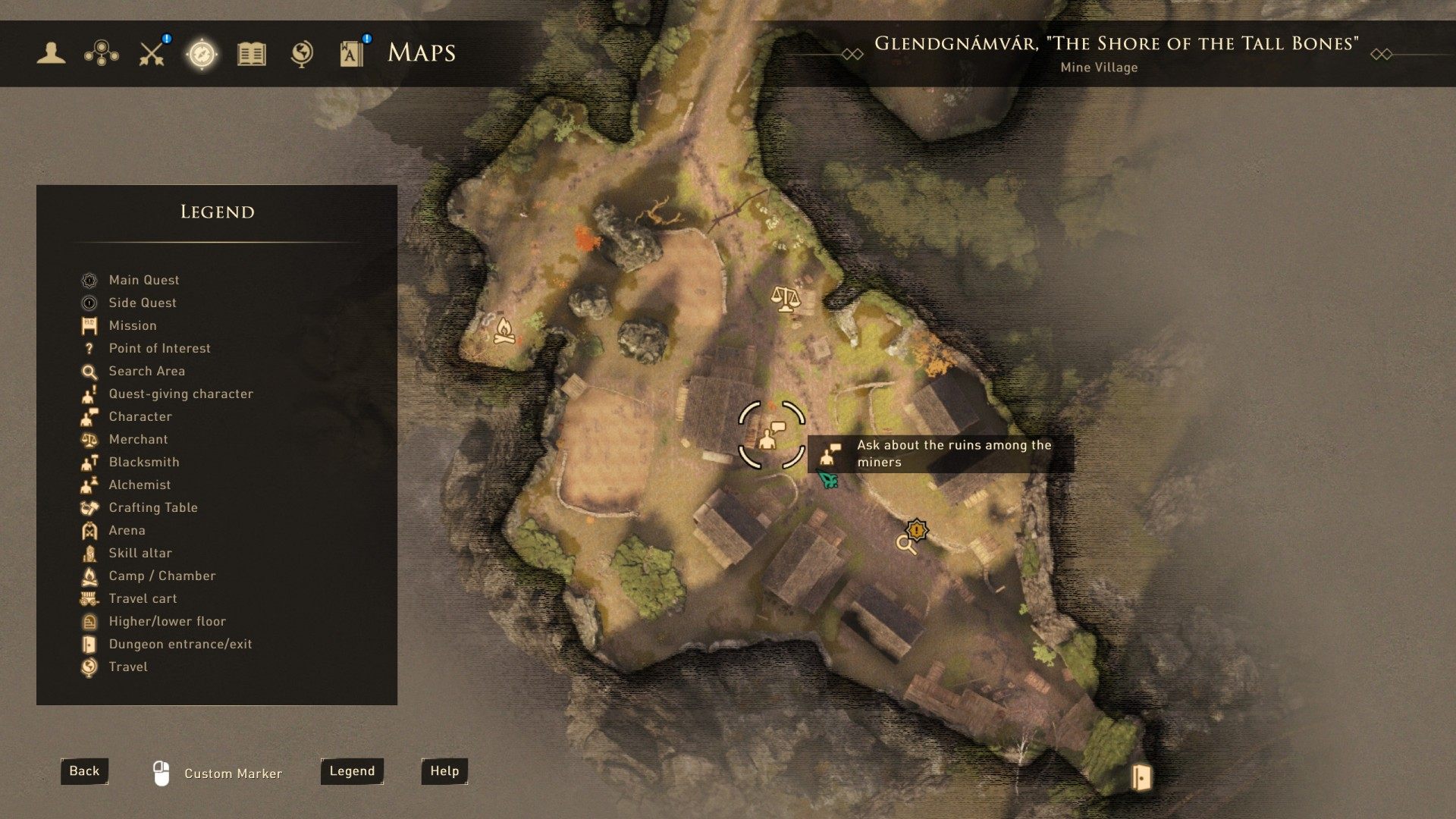The height and width of the screenshot is (819, 1456).
Task: Click the main quest marker above the magnifier
Action: click(918, 529)
